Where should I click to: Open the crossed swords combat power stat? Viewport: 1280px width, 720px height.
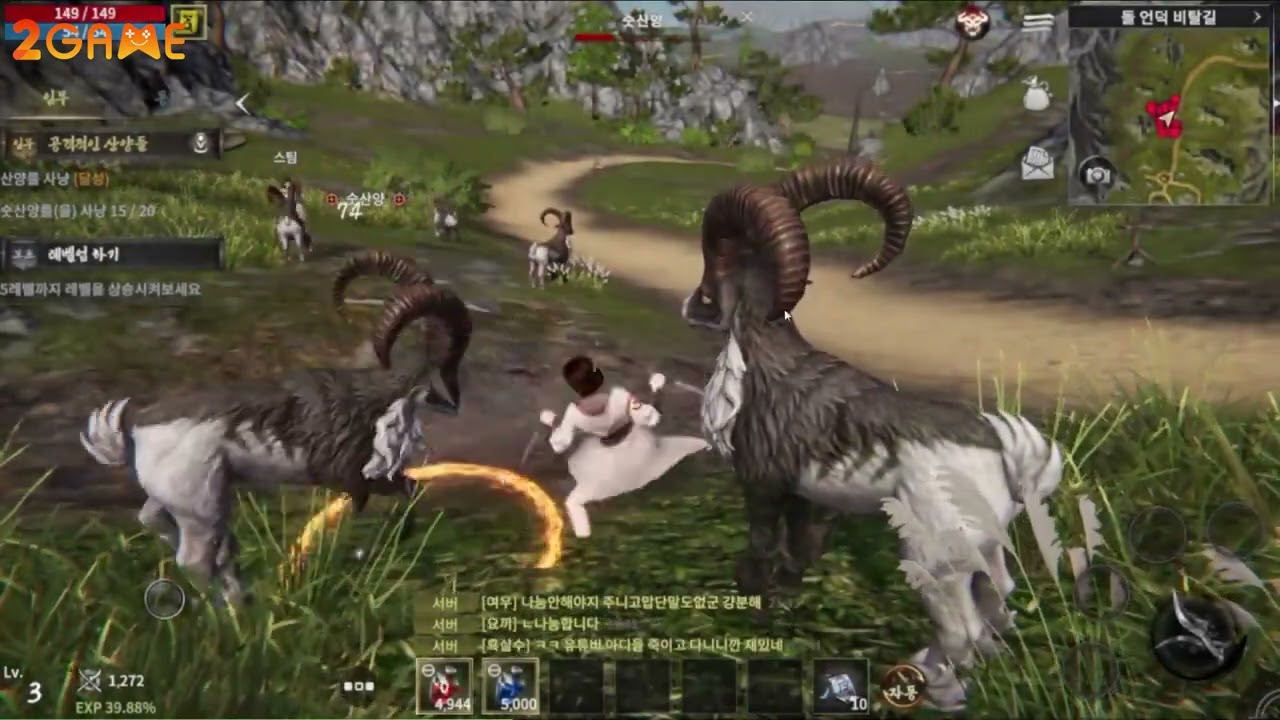[91, 681]
